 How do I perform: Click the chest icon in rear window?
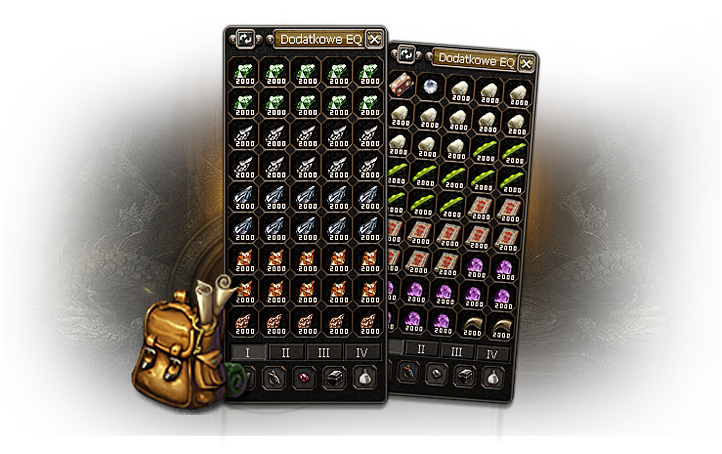(465, 377)
